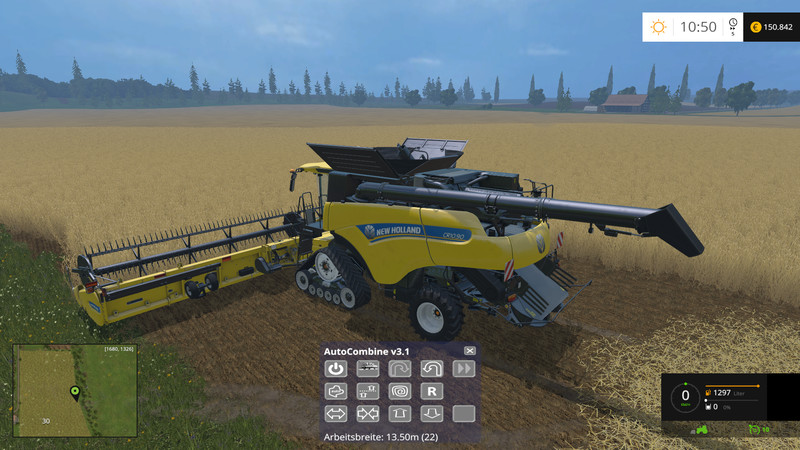The image size is (800, 450).
Task: Open the field minimap
Action: [x=75, y=391]
